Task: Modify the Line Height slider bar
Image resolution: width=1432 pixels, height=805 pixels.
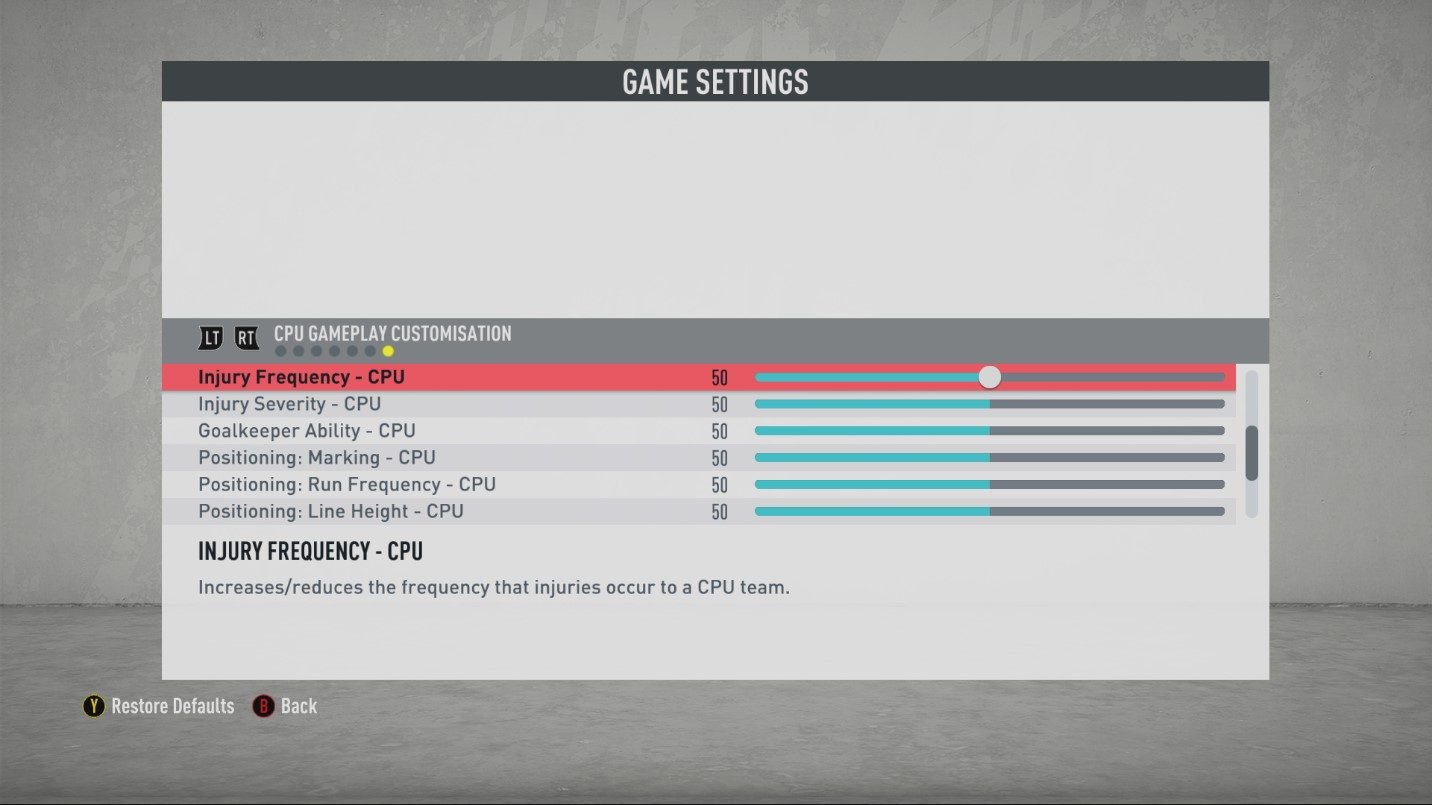Action: [x=989, y=511]
